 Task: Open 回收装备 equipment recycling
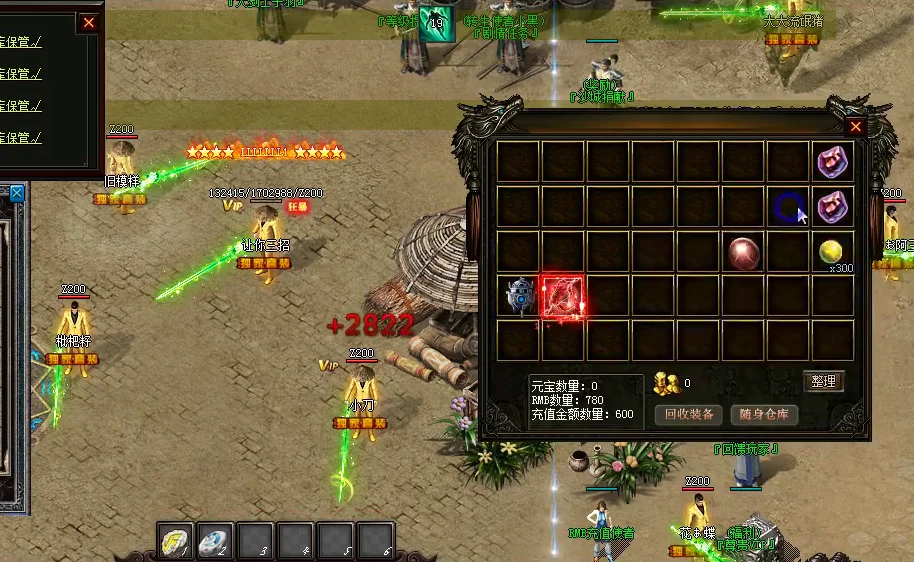(x=689, y=414)
